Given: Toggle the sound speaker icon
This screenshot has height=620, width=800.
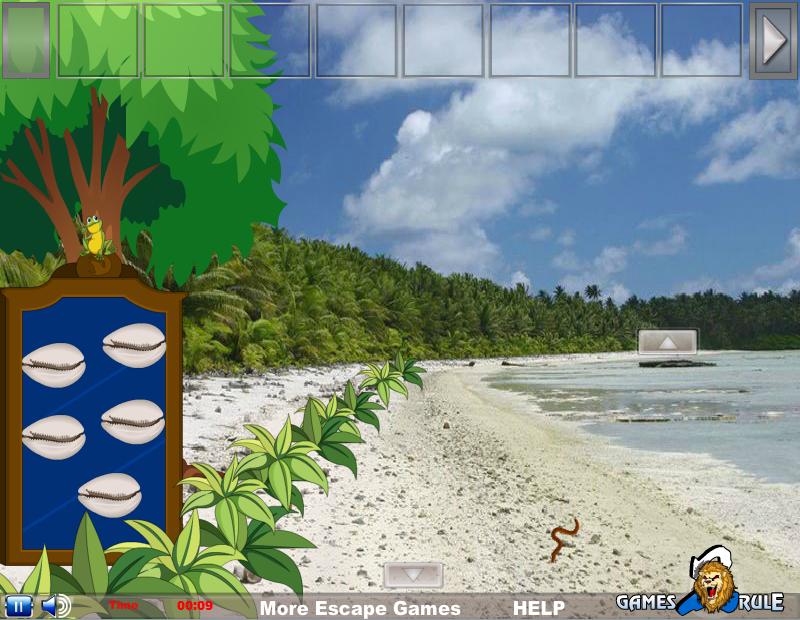Looking at the screenshot, I should (x=55, y=606).
